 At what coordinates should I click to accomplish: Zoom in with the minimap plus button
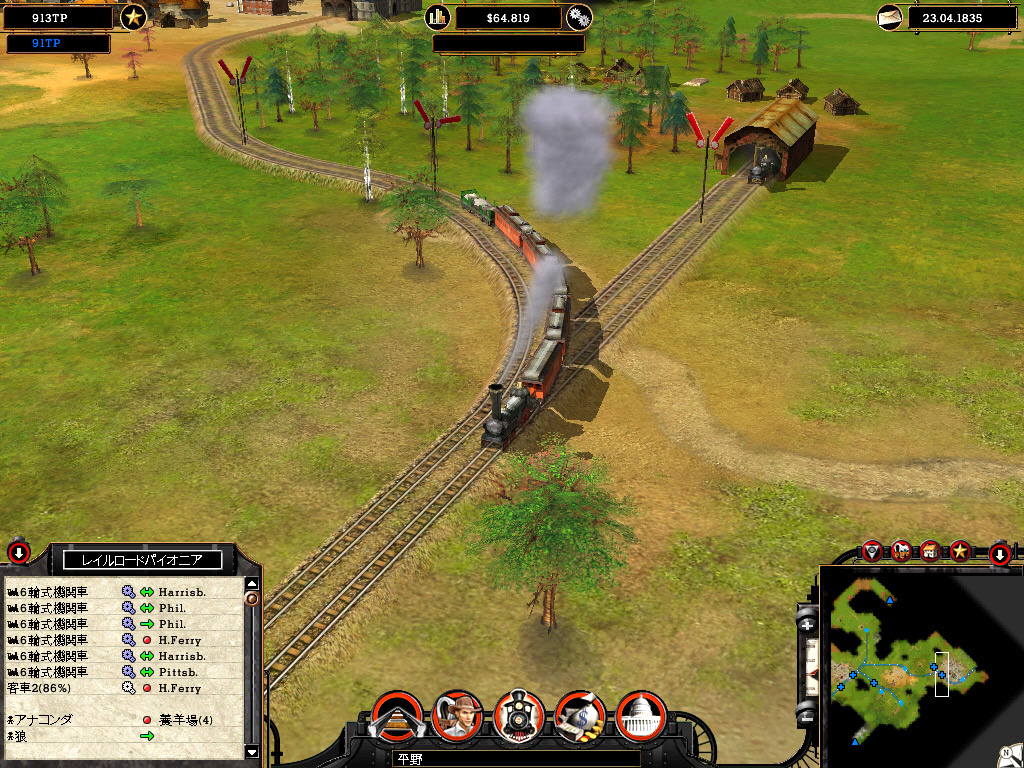coord(808,623)
